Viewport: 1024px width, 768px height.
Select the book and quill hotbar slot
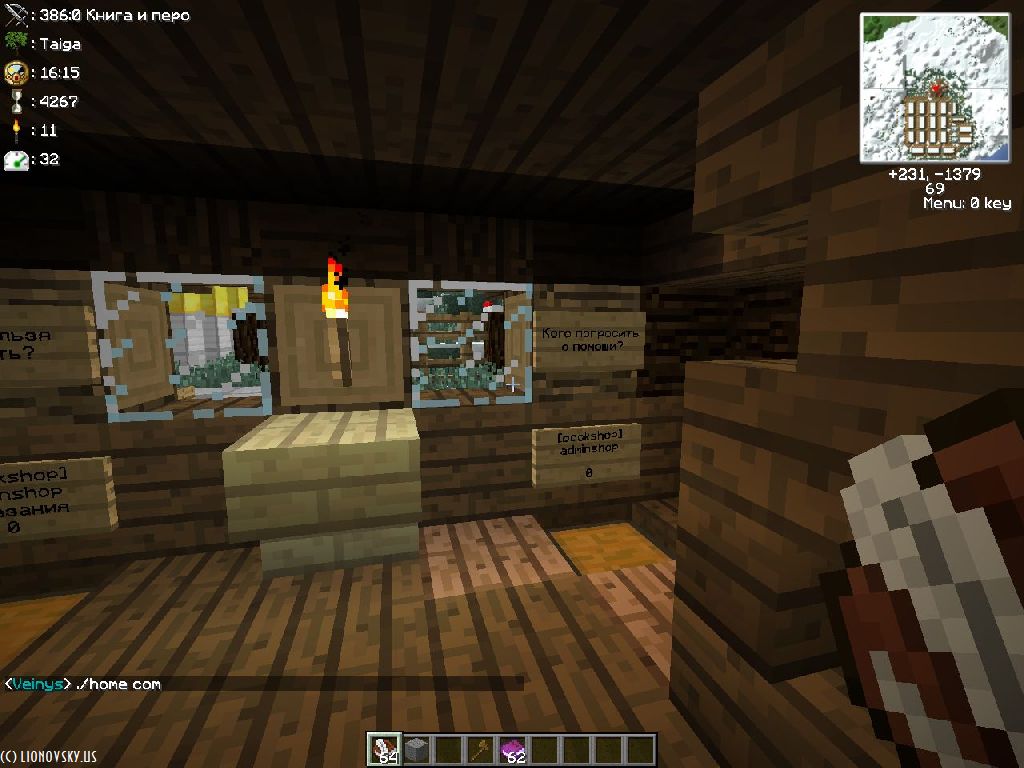pos(385,749)
